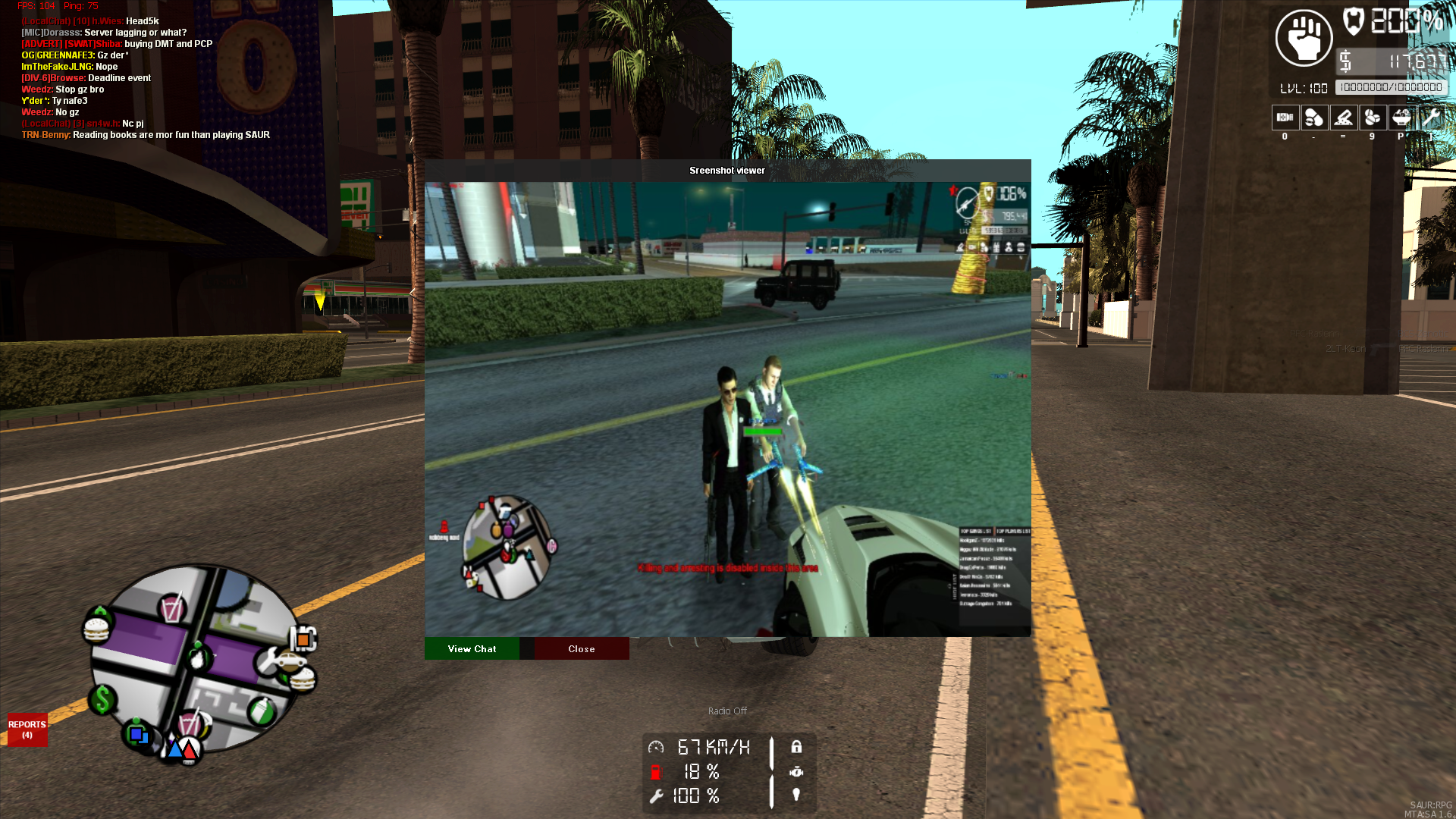Click the dollar sign blip on minimap
The width and height of the screenshot is (1456, 819).
(102, 699)
